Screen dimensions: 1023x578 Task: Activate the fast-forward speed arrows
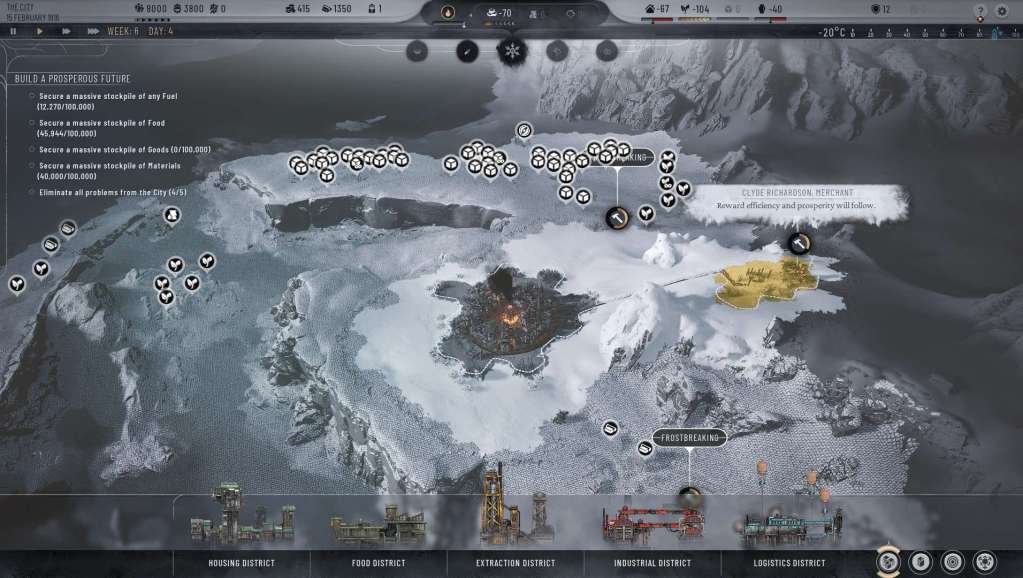[66, 31]
